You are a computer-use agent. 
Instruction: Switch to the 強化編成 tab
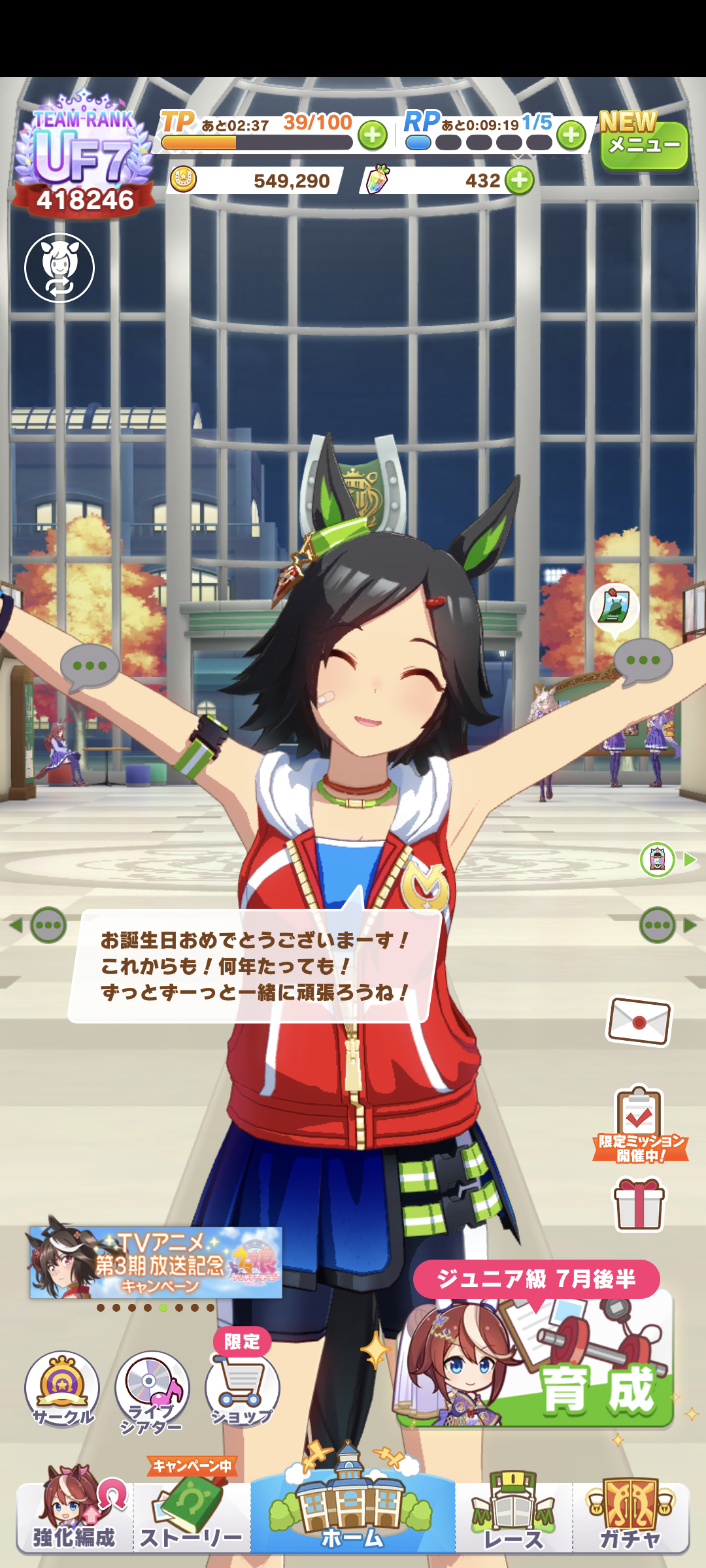point(74,1516)
